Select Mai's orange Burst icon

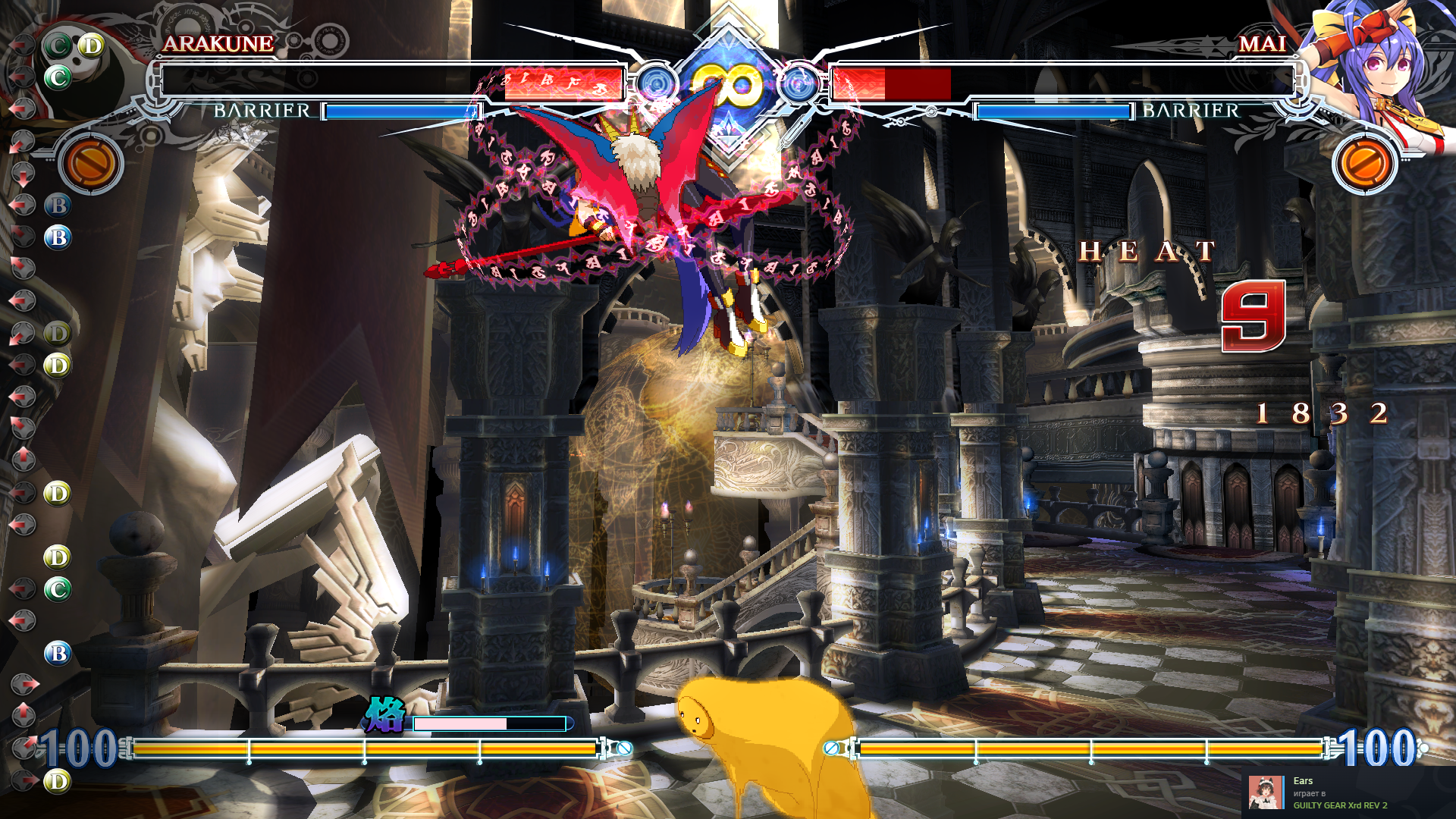tap(1364, 163)
